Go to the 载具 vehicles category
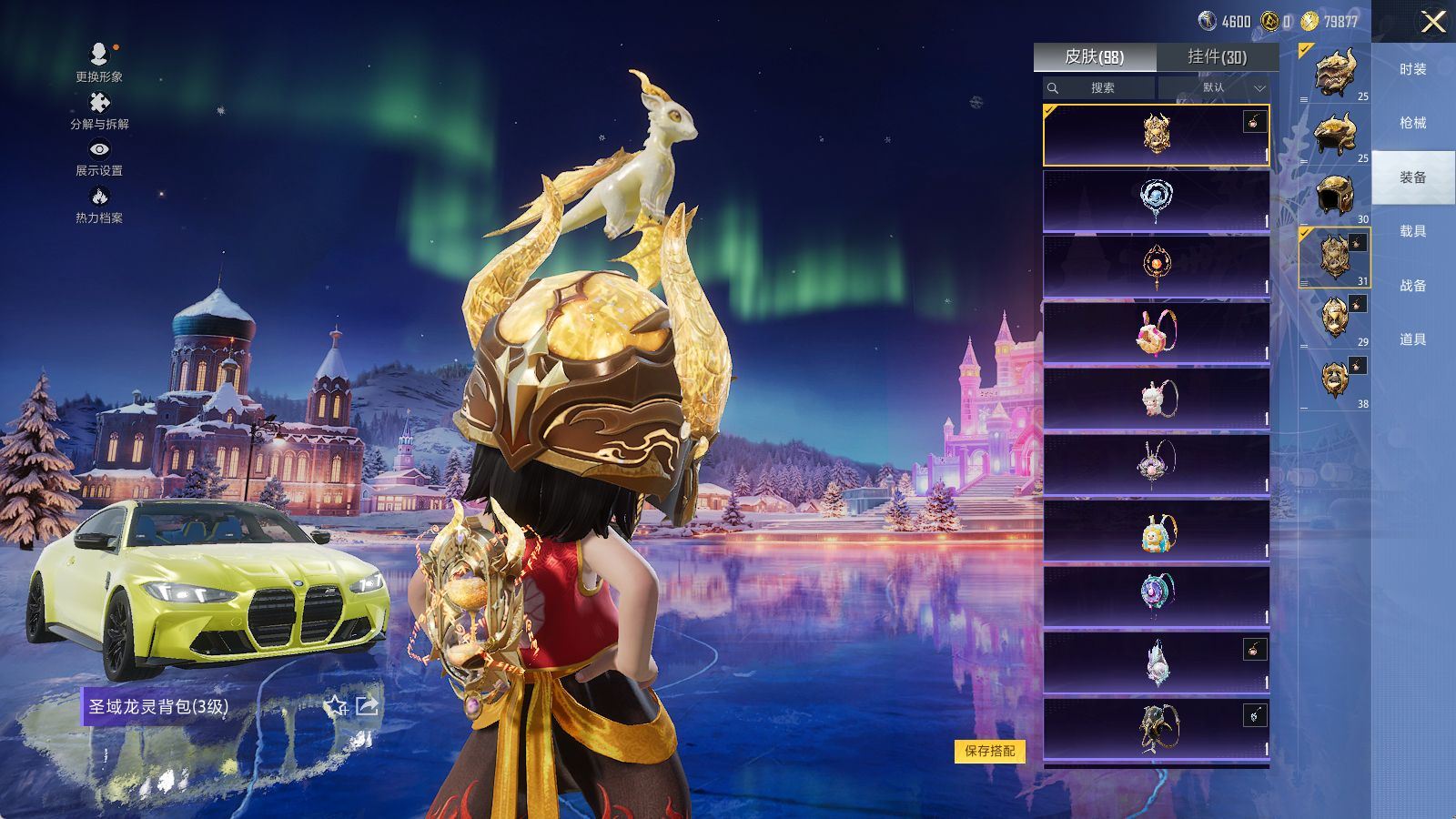 coord(1412,231)
